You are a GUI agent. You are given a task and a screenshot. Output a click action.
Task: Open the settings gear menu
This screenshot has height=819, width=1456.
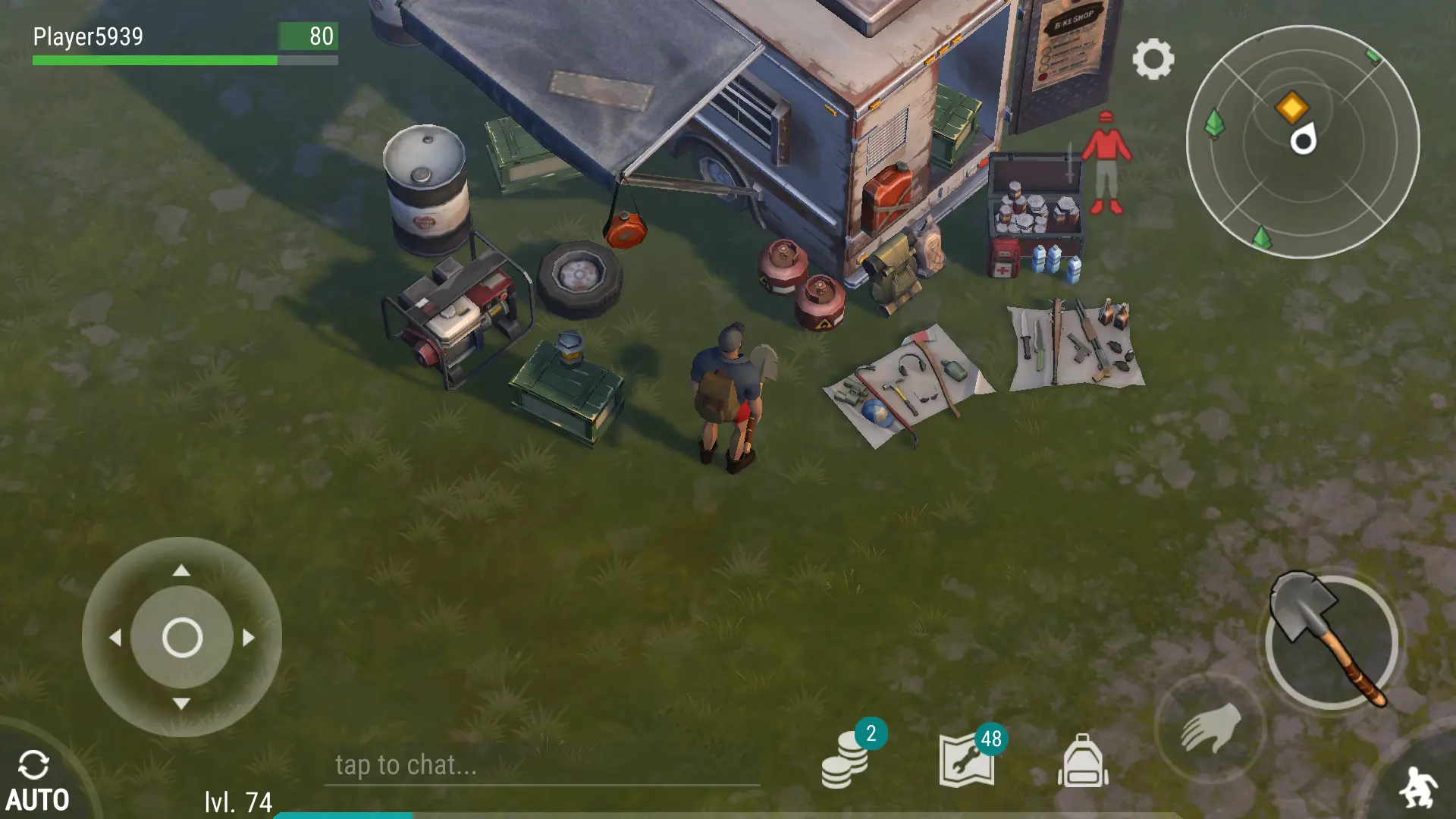coord(1153,59)
